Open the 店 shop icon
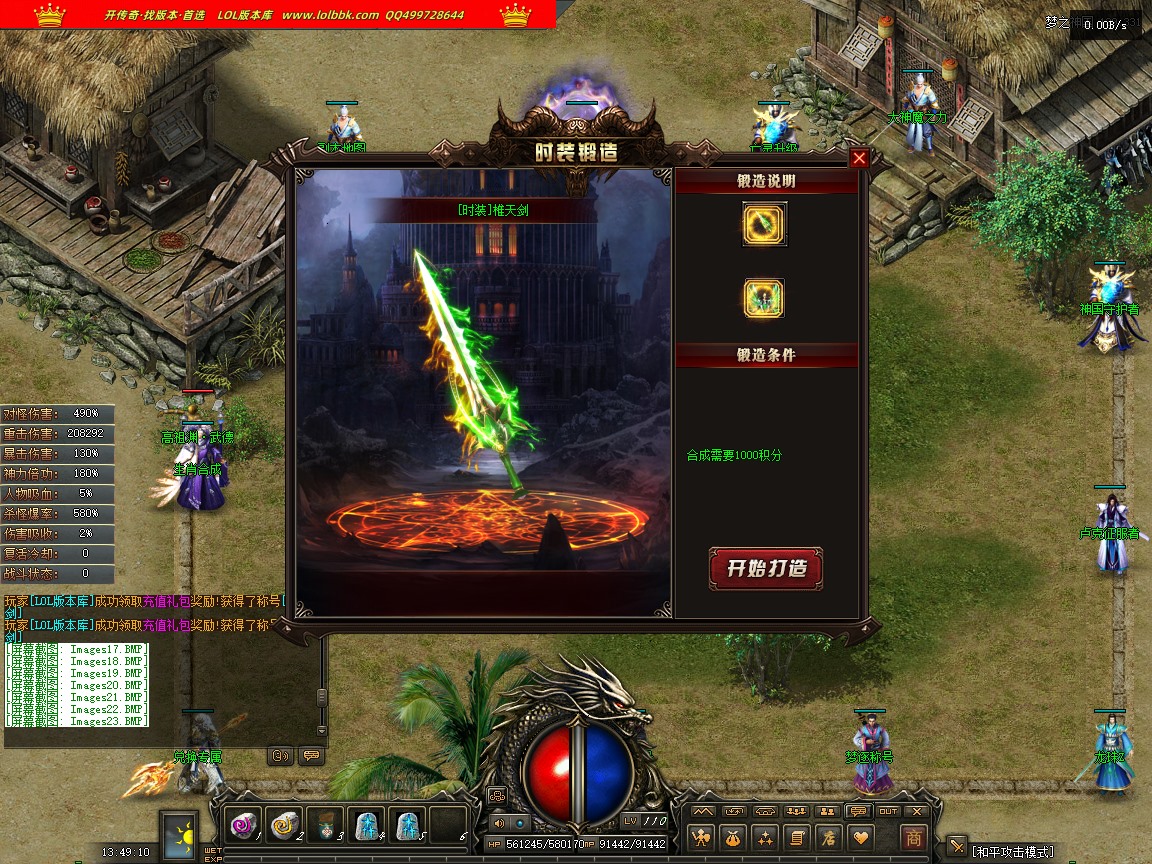The width and height of the screenshot is (1152, 864). pos(828,837)
